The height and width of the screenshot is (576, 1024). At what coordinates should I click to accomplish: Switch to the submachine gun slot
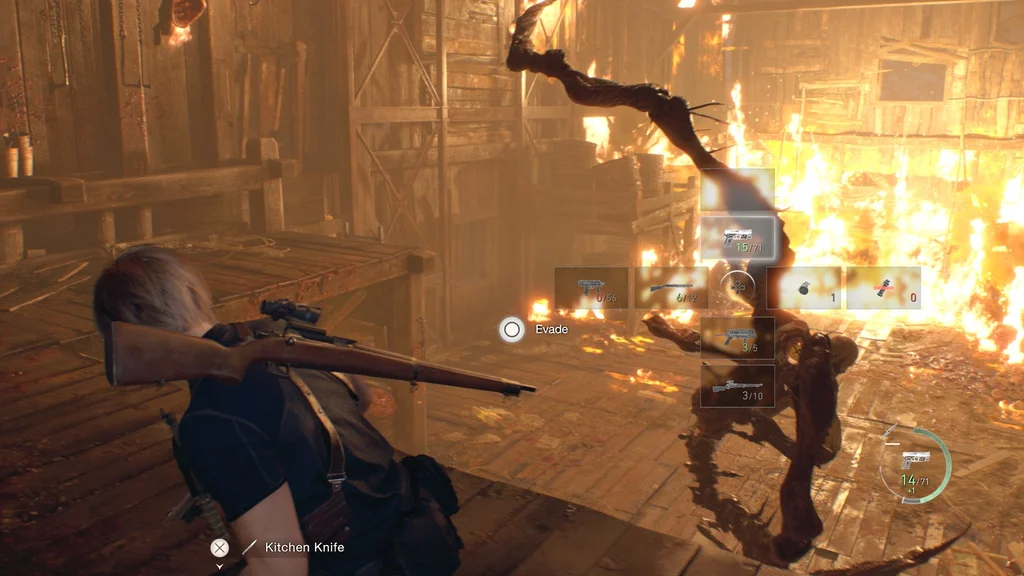(591, 288)
